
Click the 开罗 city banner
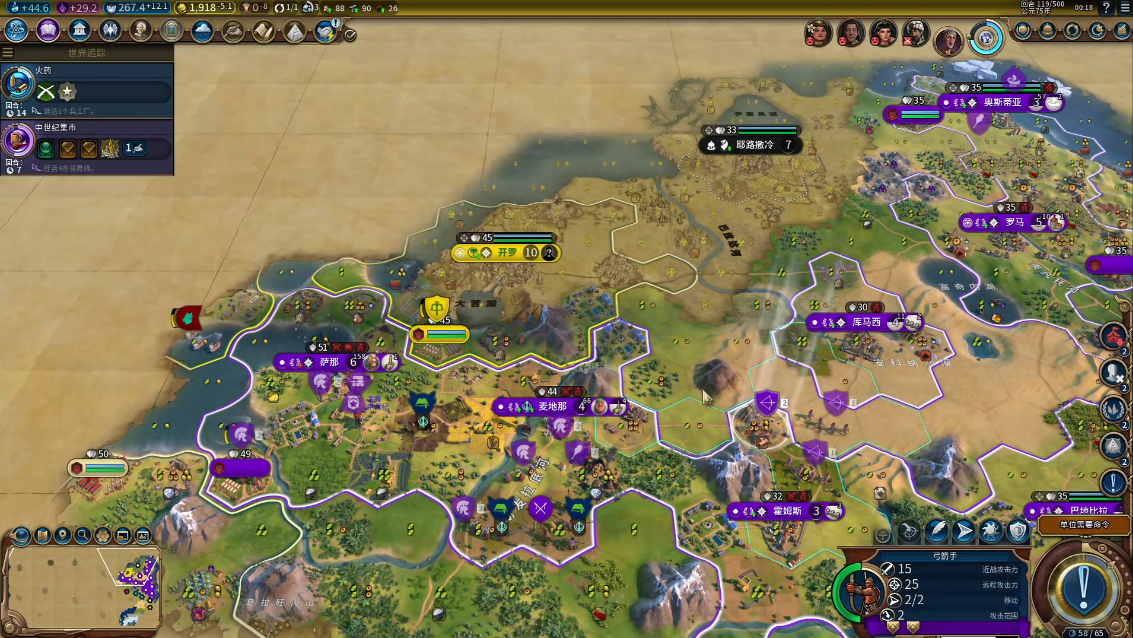coord(508,253)
